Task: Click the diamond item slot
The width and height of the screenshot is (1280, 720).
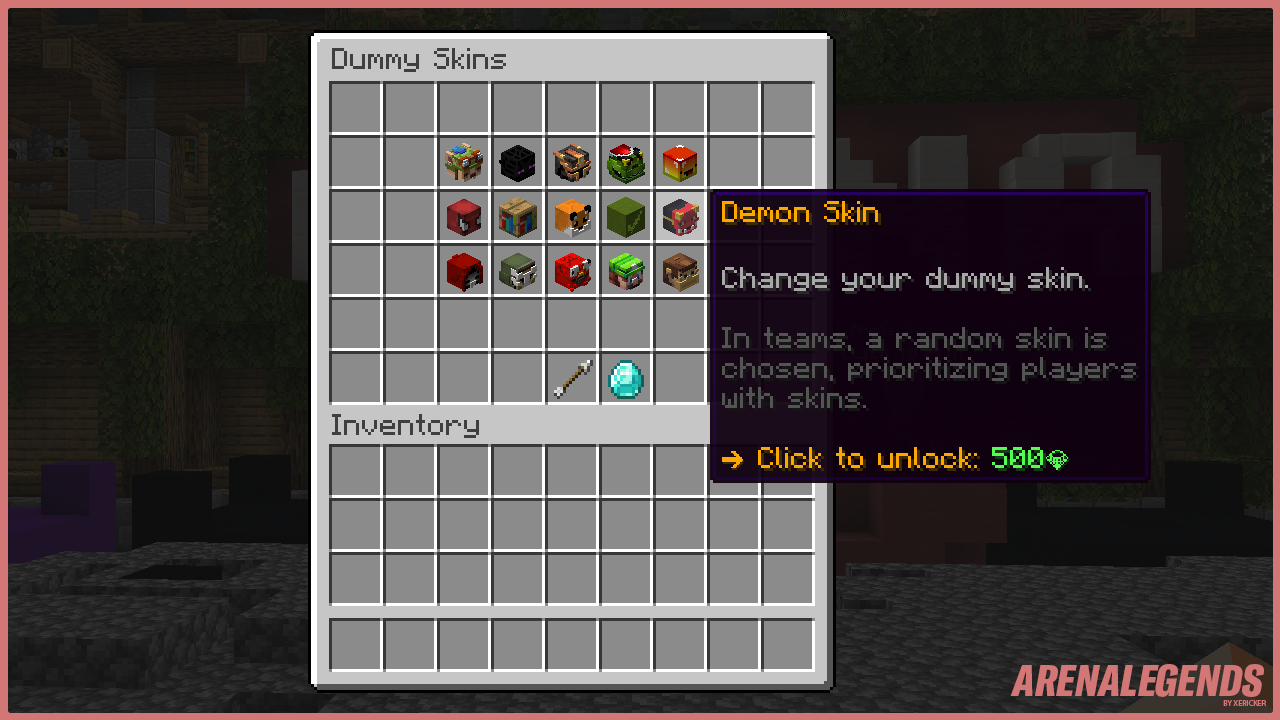Action: (626, 378)
